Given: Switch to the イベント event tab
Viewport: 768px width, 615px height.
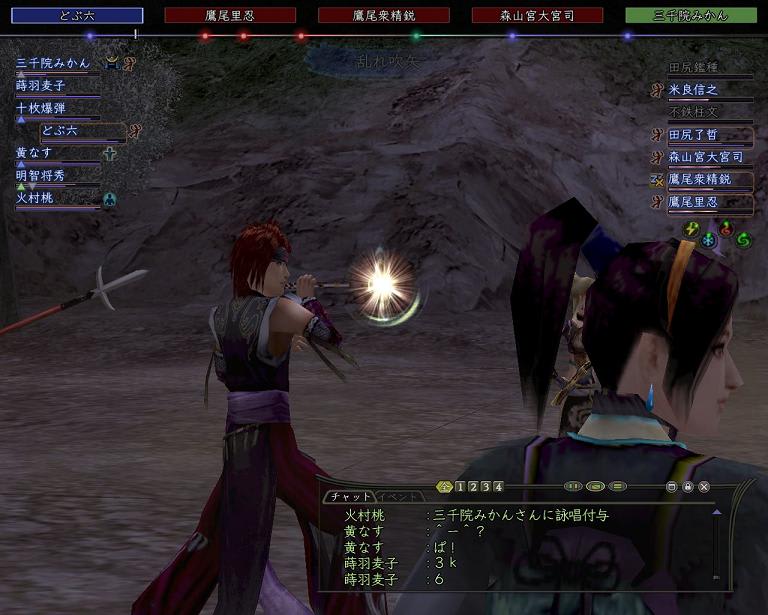Looking at the screenshot, I should (397, 496).
